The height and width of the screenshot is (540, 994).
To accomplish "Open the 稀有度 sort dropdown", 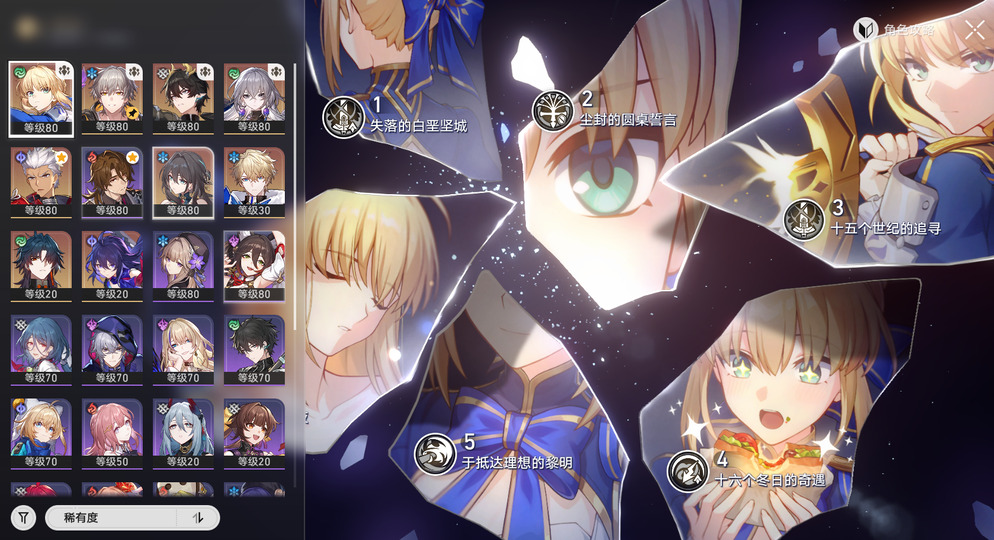I will (110, 517).
